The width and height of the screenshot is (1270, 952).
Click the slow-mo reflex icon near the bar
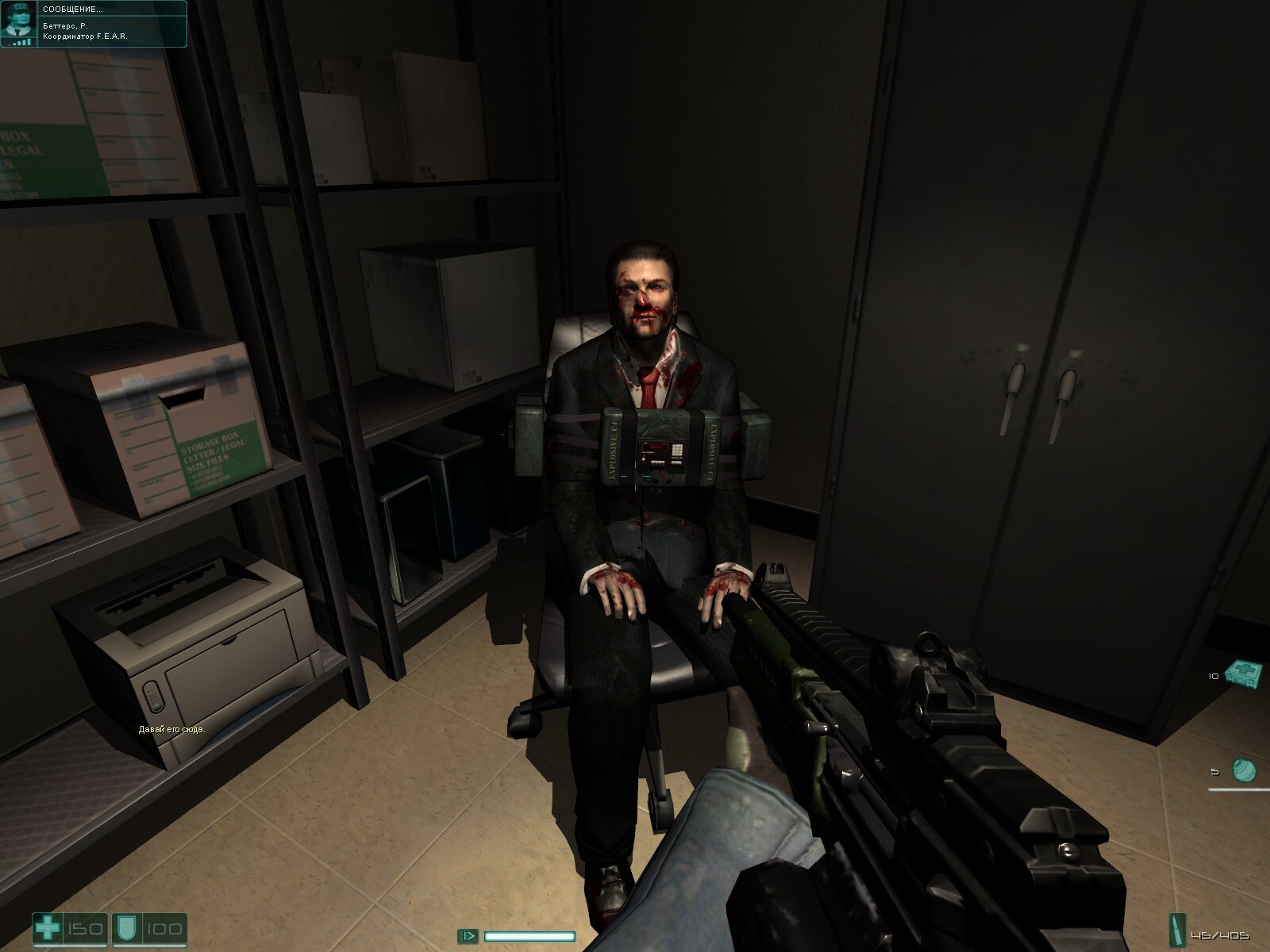(x=468, y=936)
